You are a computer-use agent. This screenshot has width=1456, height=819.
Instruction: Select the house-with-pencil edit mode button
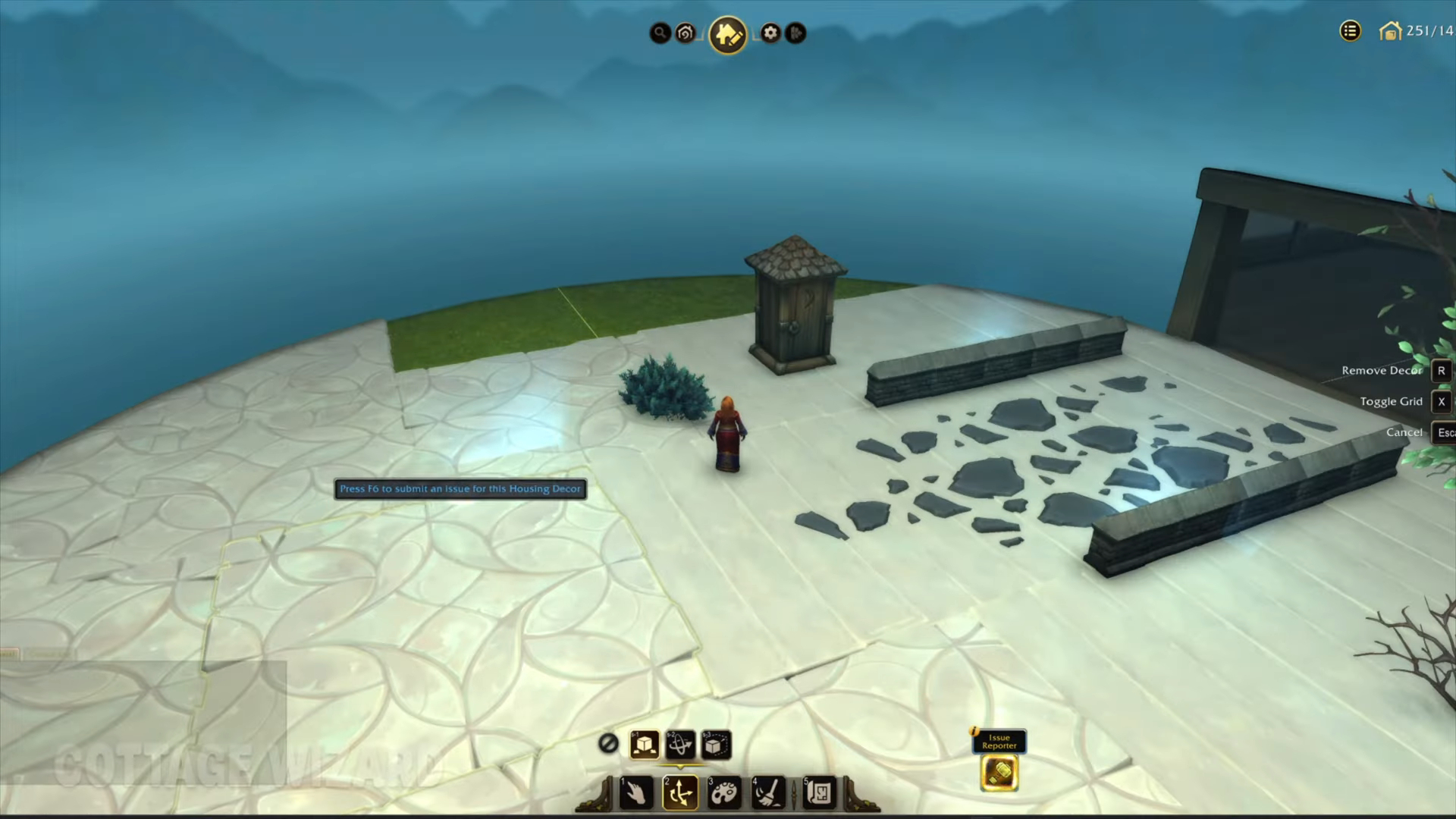[x=728, y=34]
